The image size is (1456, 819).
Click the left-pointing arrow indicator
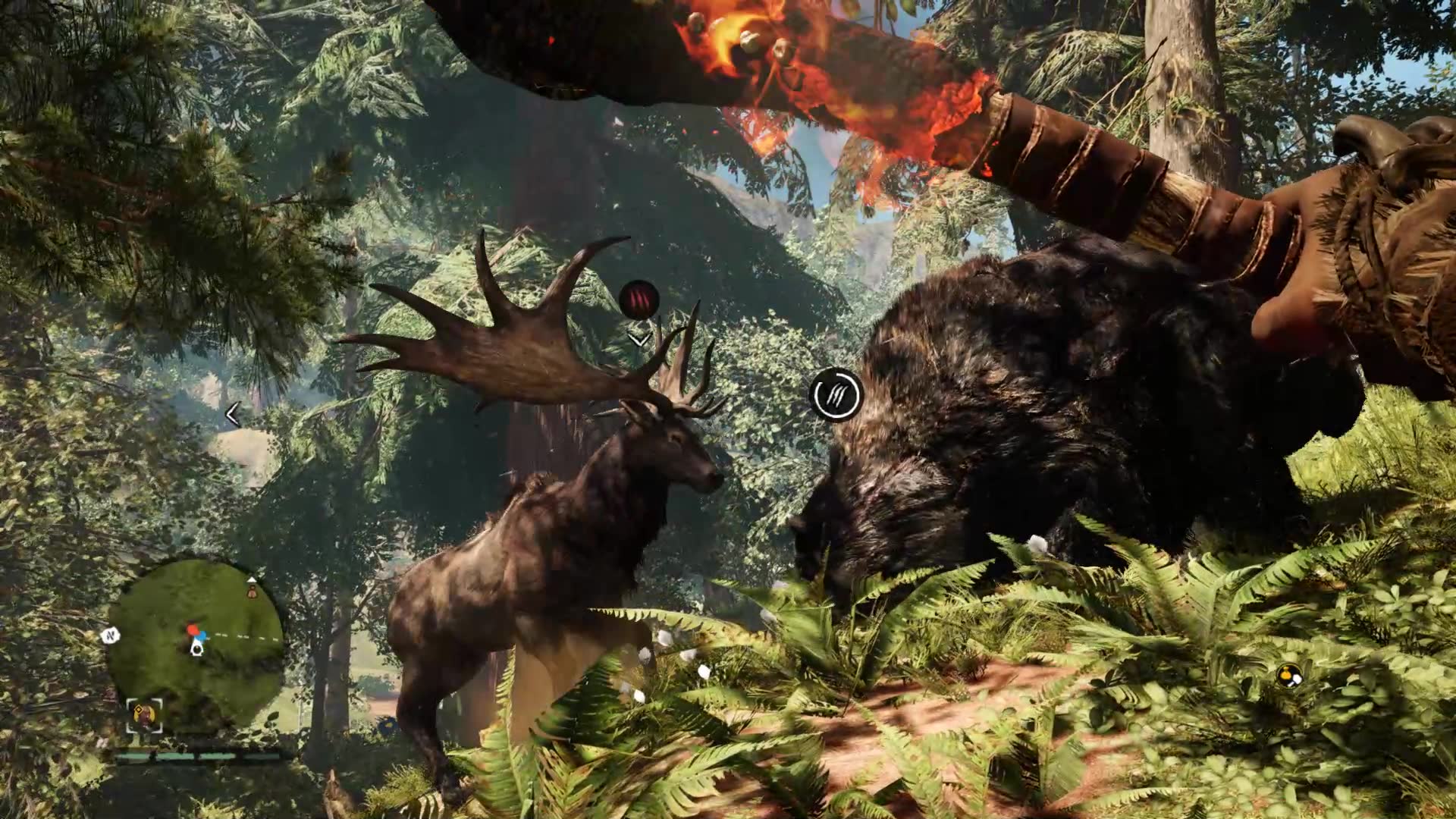click(233, 414)
